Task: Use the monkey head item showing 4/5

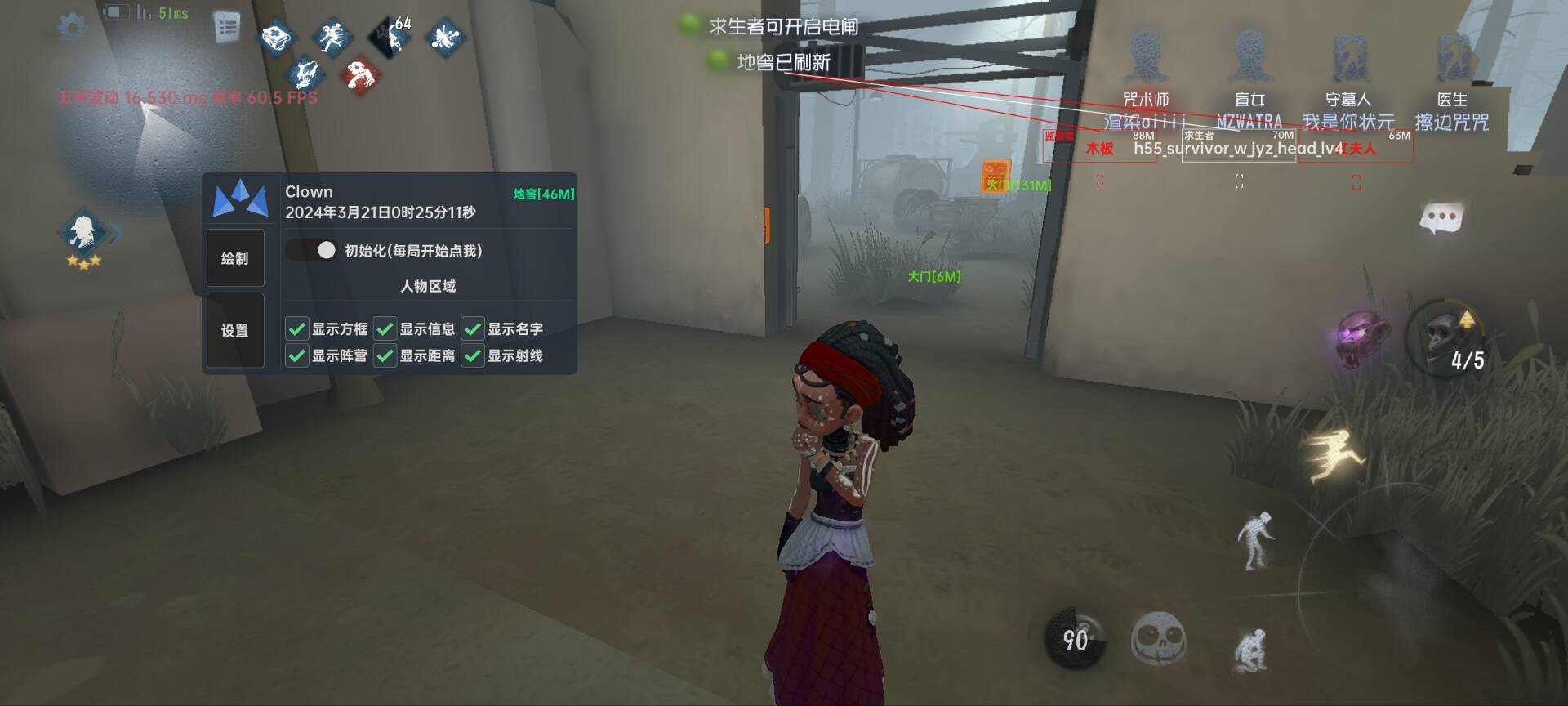Action: point(1450,337)
